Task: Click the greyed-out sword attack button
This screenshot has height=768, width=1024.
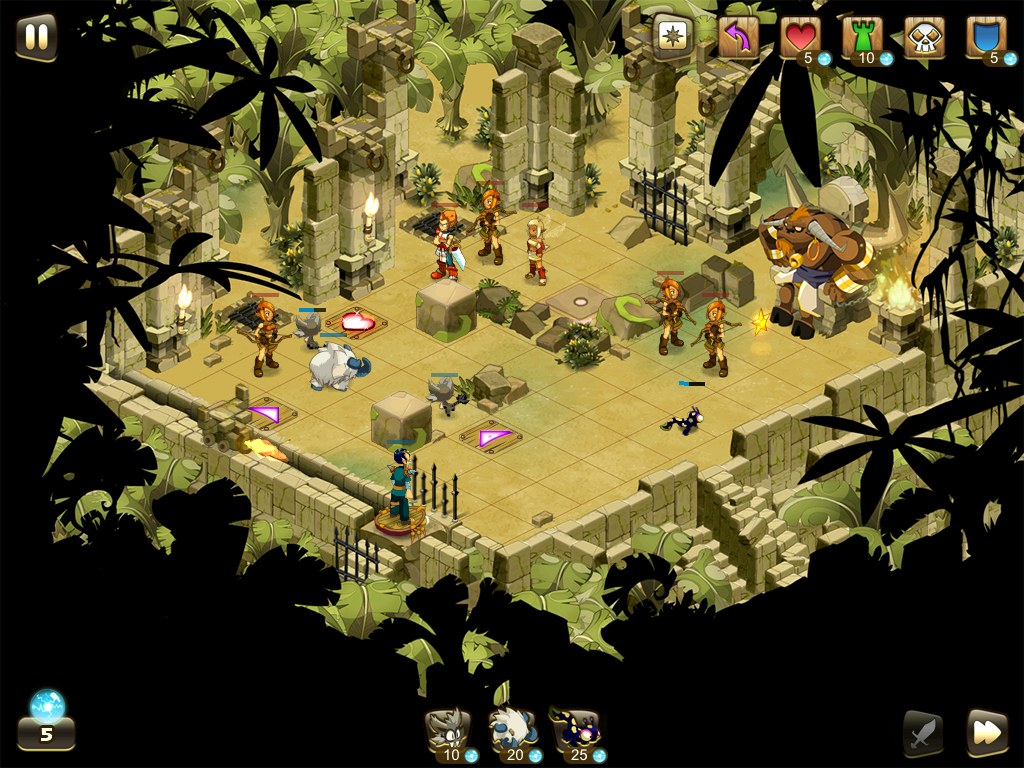Action: click(922, 734)
